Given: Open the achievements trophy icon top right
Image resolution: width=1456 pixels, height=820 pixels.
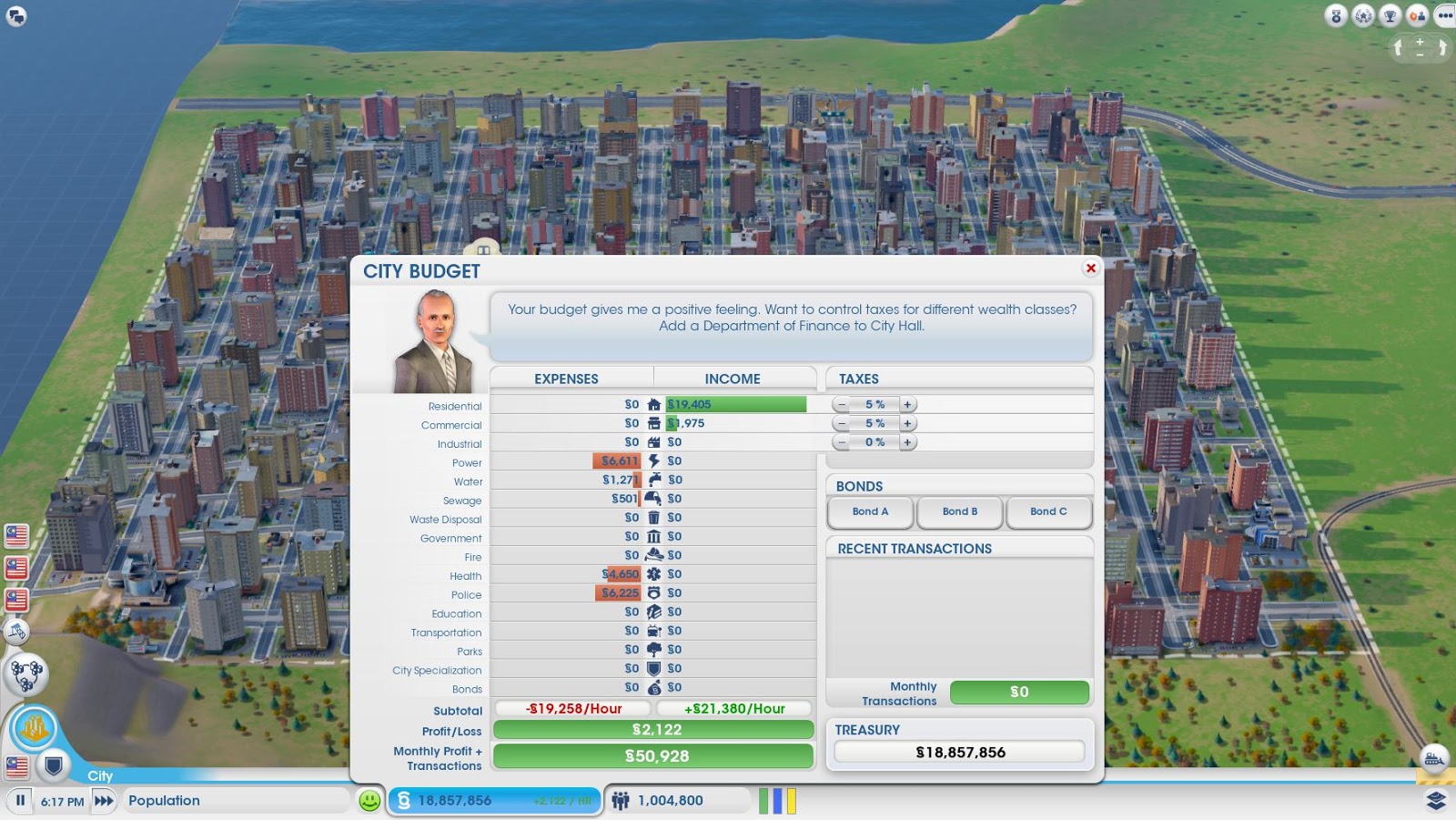Looking at the screenshot, I should pos(1390,15).
